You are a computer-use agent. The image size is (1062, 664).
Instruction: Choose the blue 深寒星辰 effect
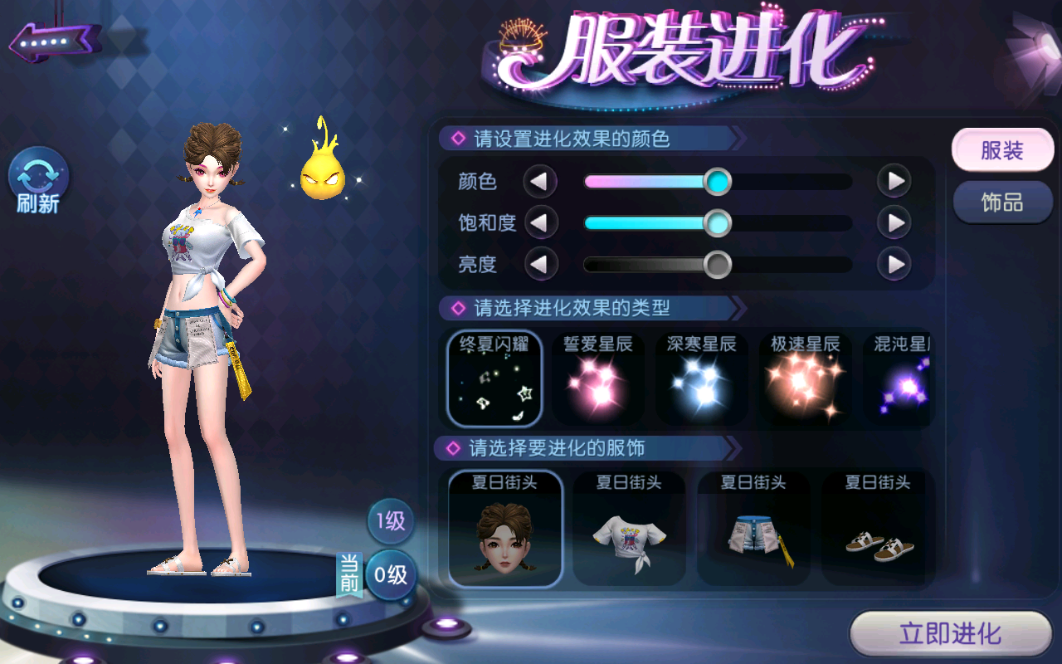point(702,379)
